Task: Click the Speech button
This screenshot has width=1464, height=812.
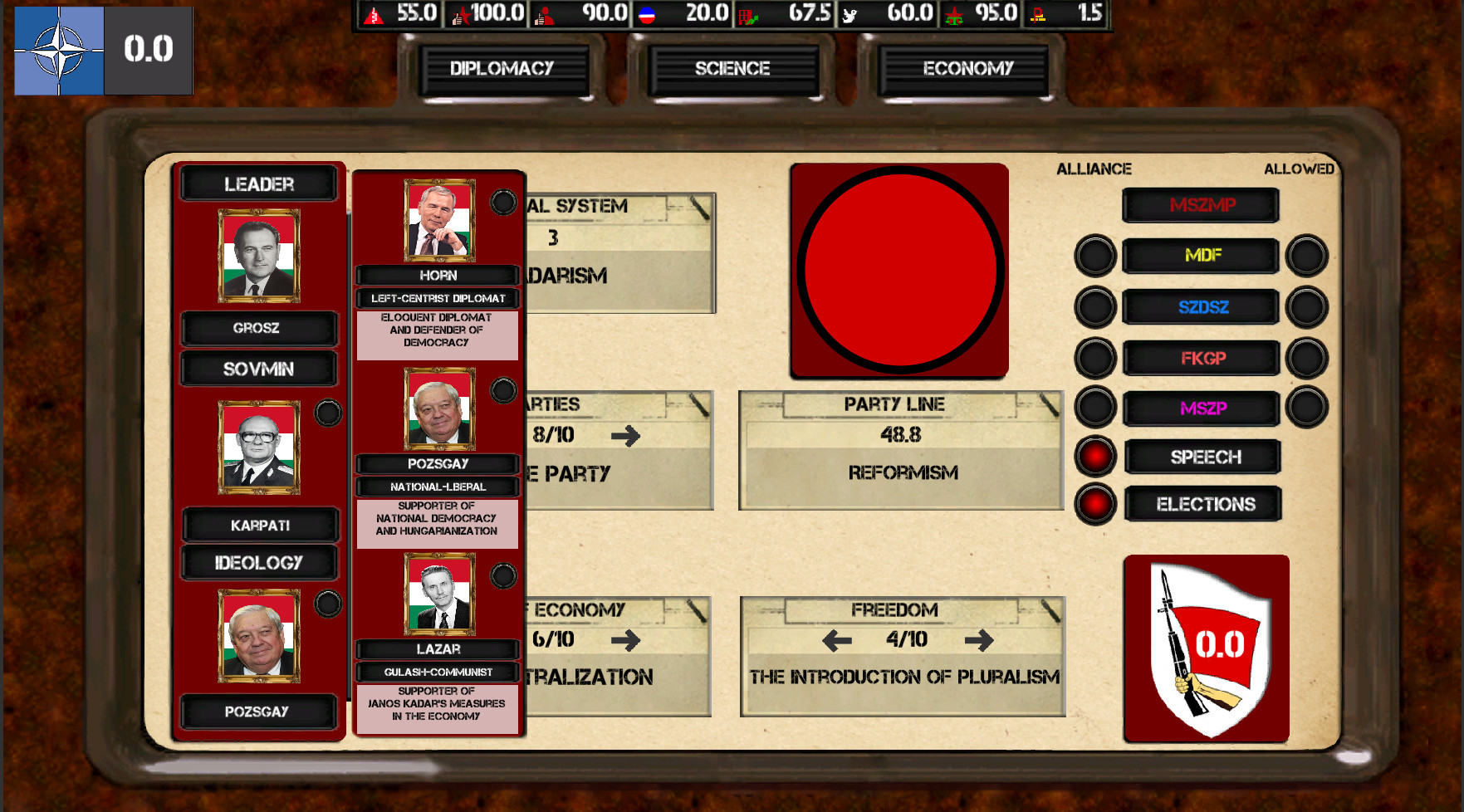Action: (1202, 457)
